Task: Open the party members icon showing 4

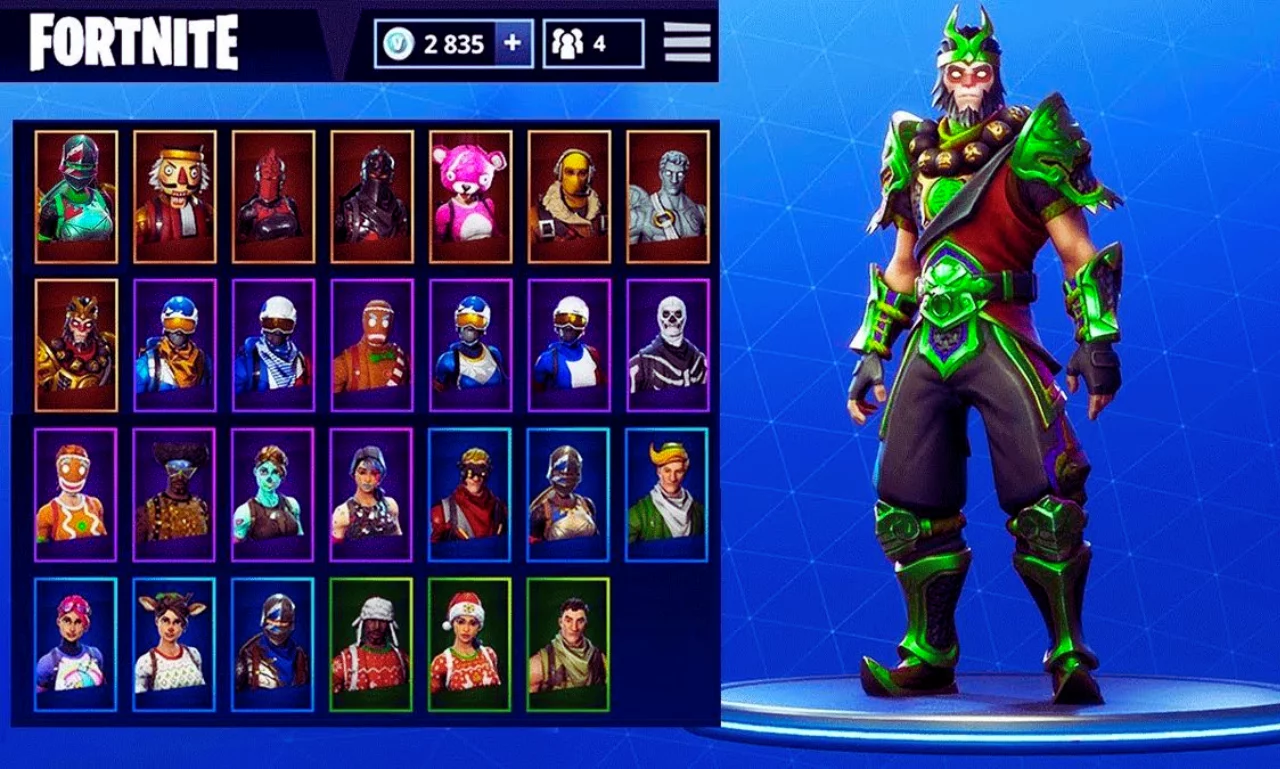Action: click(568, 43)
